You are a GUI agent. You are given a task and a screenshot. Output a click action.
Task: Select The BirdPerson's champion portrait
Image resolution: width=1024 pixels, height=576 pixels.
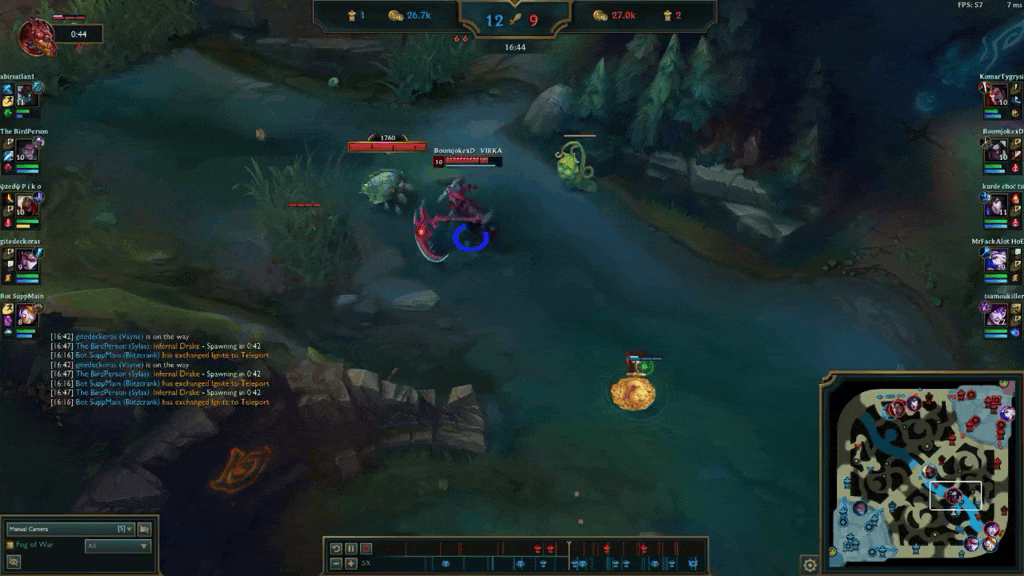(x=26, y=149)
